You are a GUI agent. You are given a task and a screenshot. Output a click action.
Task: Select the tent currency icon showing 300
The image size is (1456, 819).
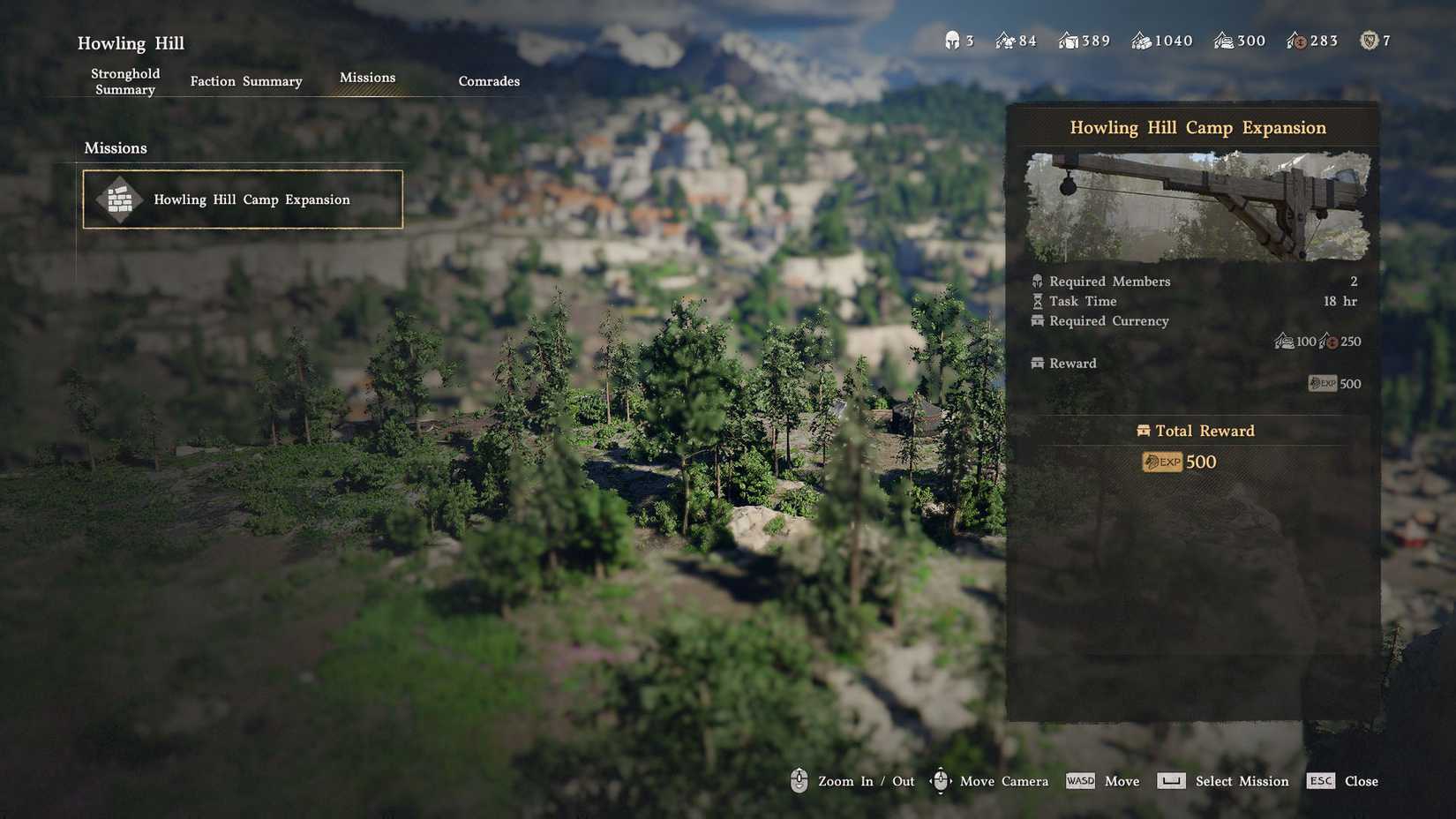pos(1223,40)
